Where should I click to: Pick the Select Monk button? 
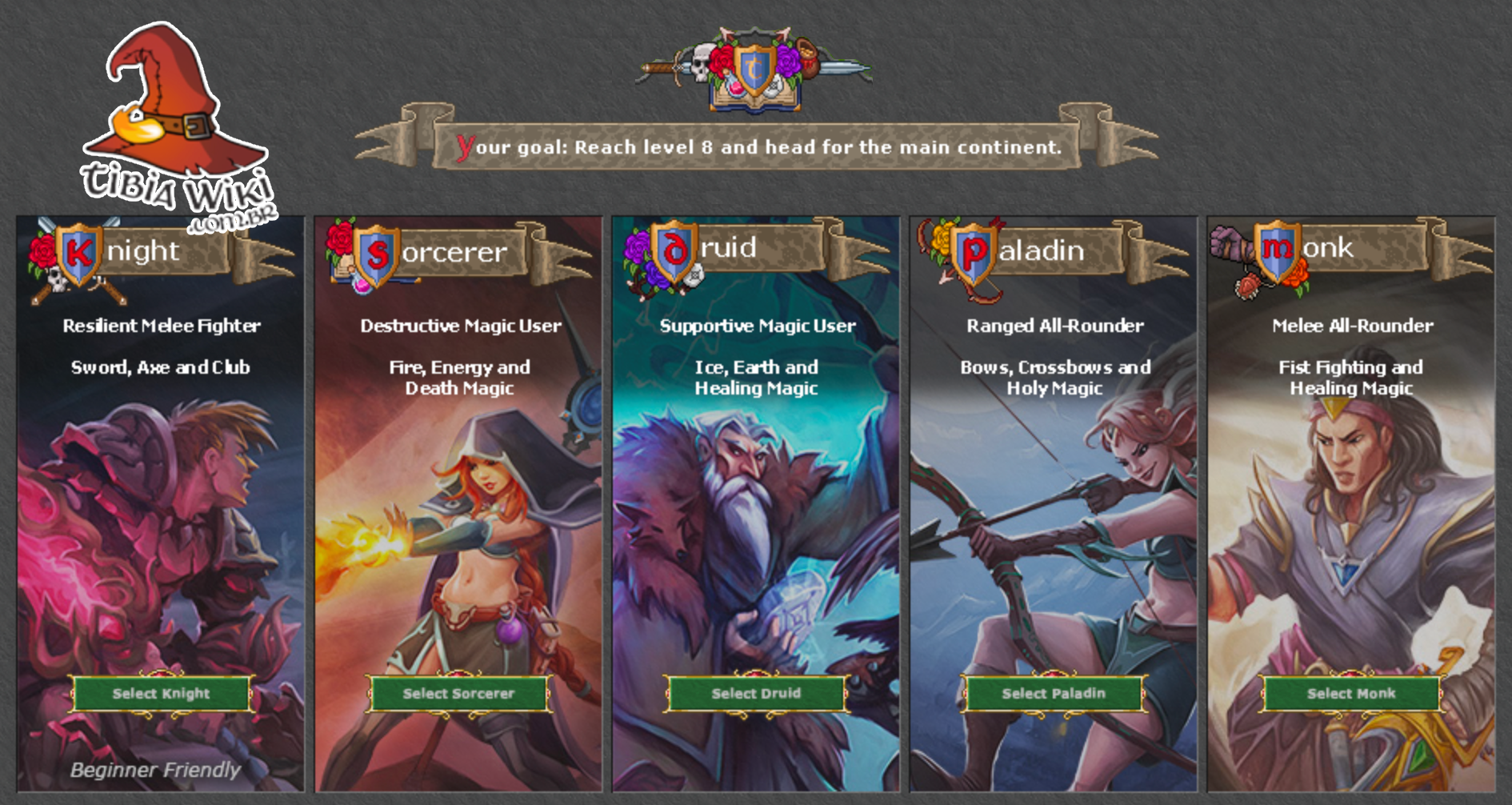pos(1351,693)
